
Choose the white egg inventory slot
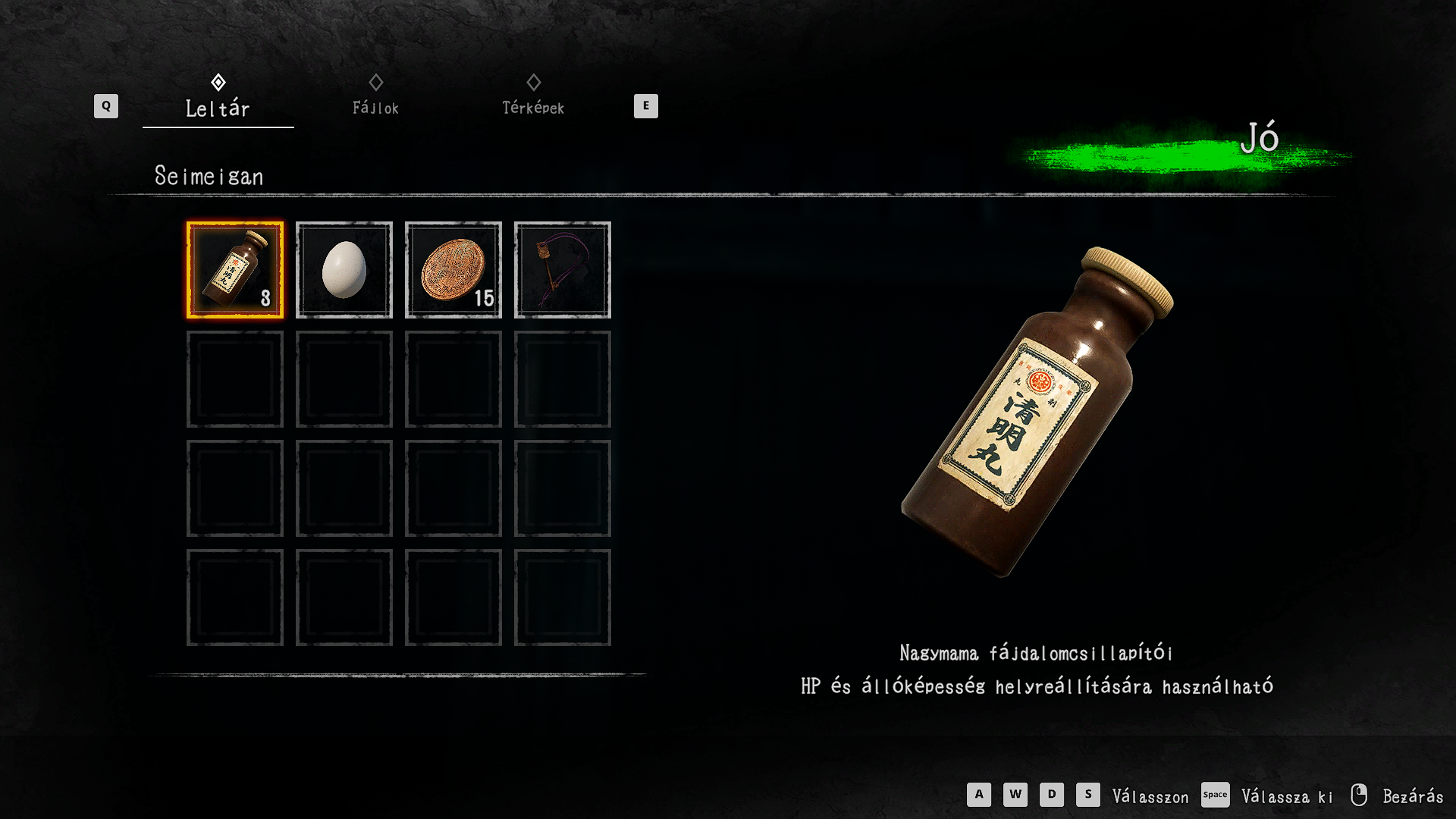tap(344, 270)
